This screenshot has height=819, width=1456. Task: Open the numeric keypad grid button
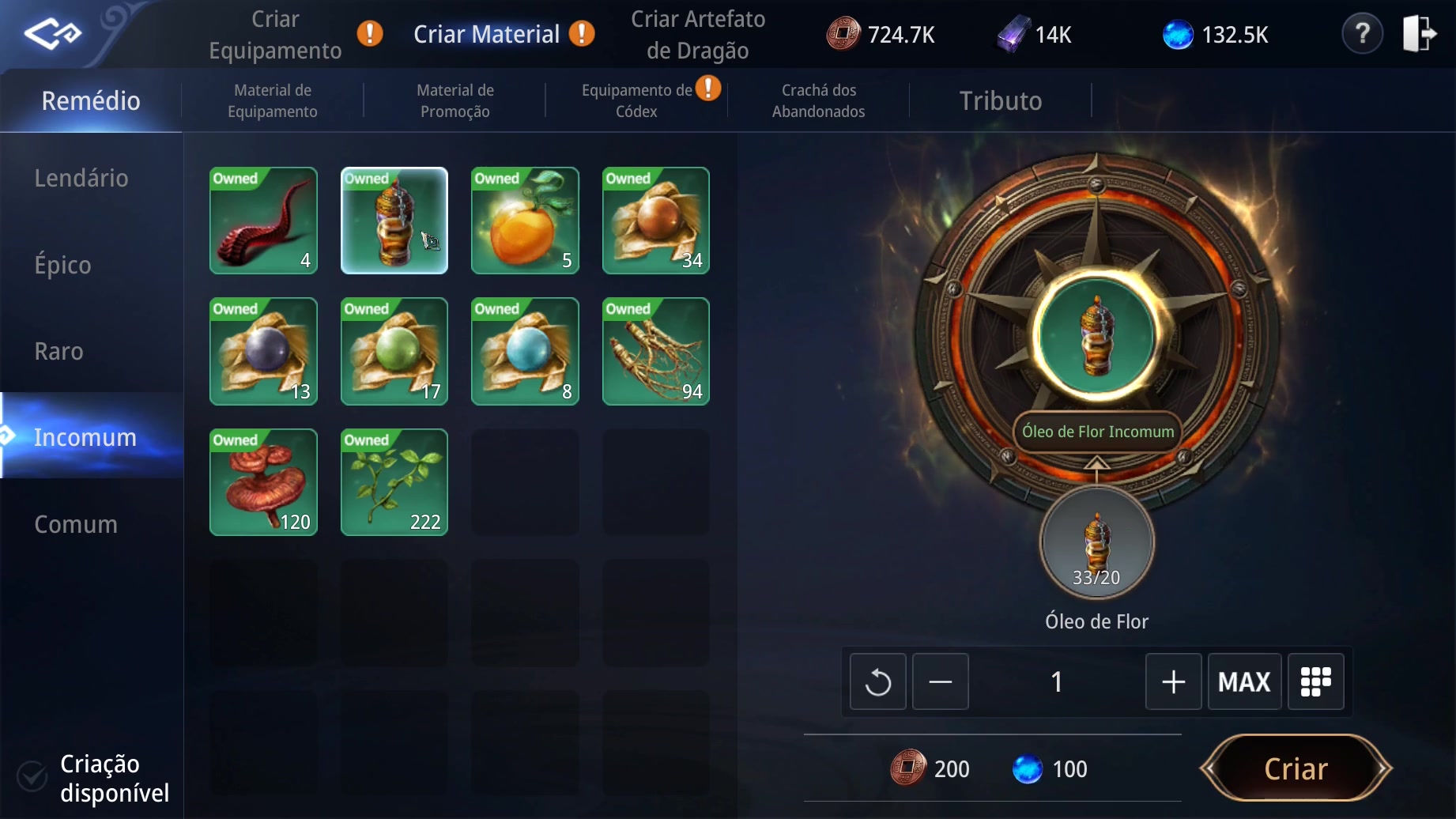pos(1315,681)
